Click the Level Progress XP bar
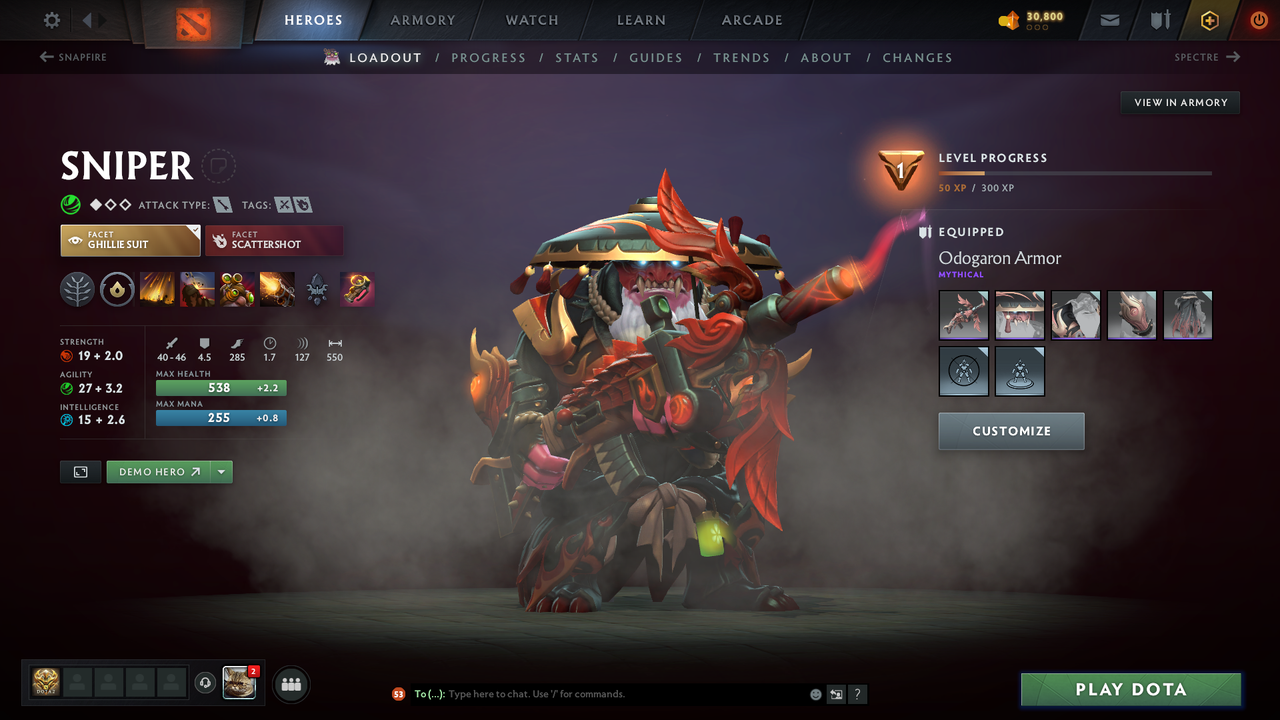1280x720 pixels. coord(1076,171)
